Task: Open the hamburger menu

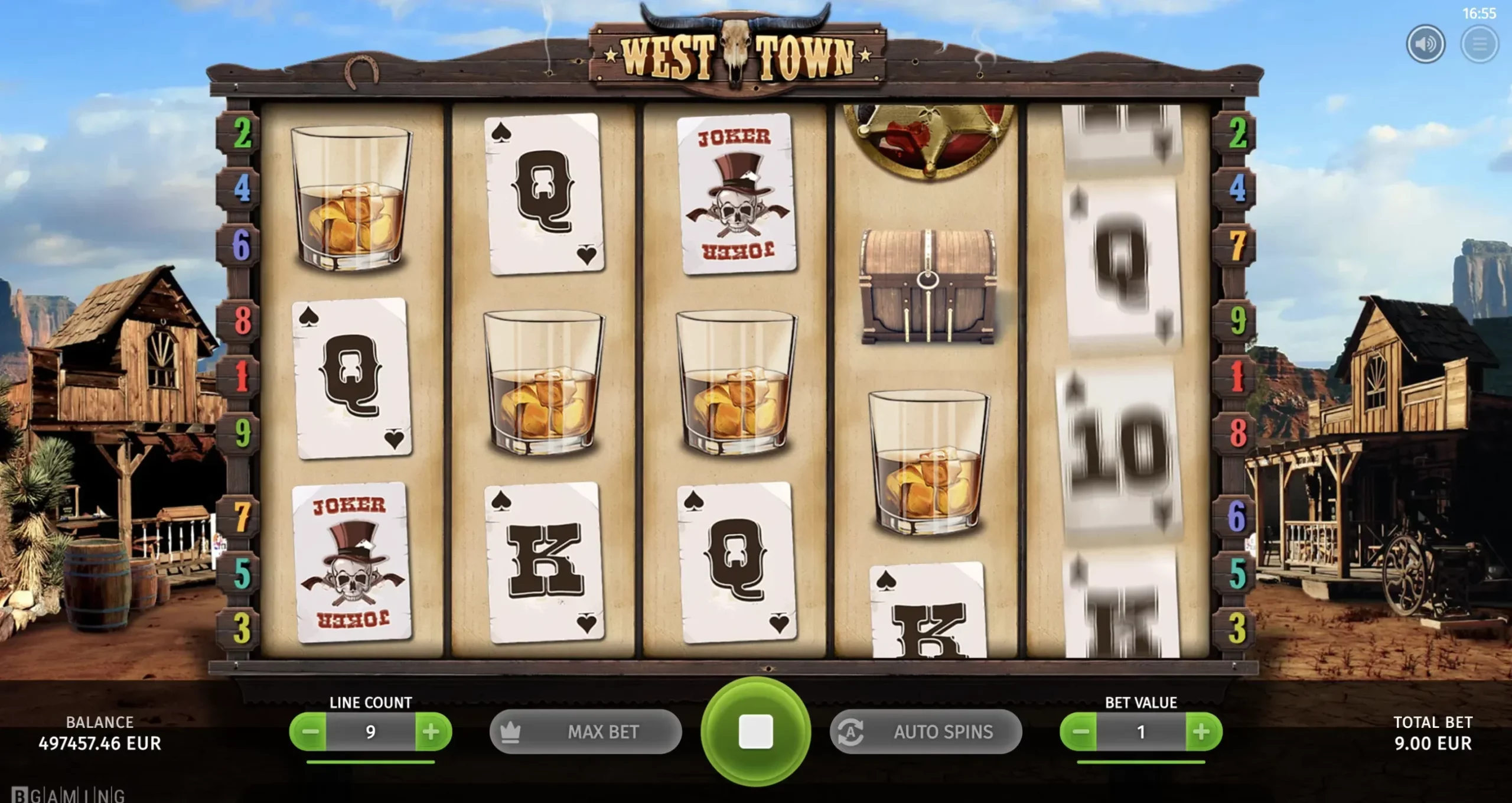Action: (1479, 44)
